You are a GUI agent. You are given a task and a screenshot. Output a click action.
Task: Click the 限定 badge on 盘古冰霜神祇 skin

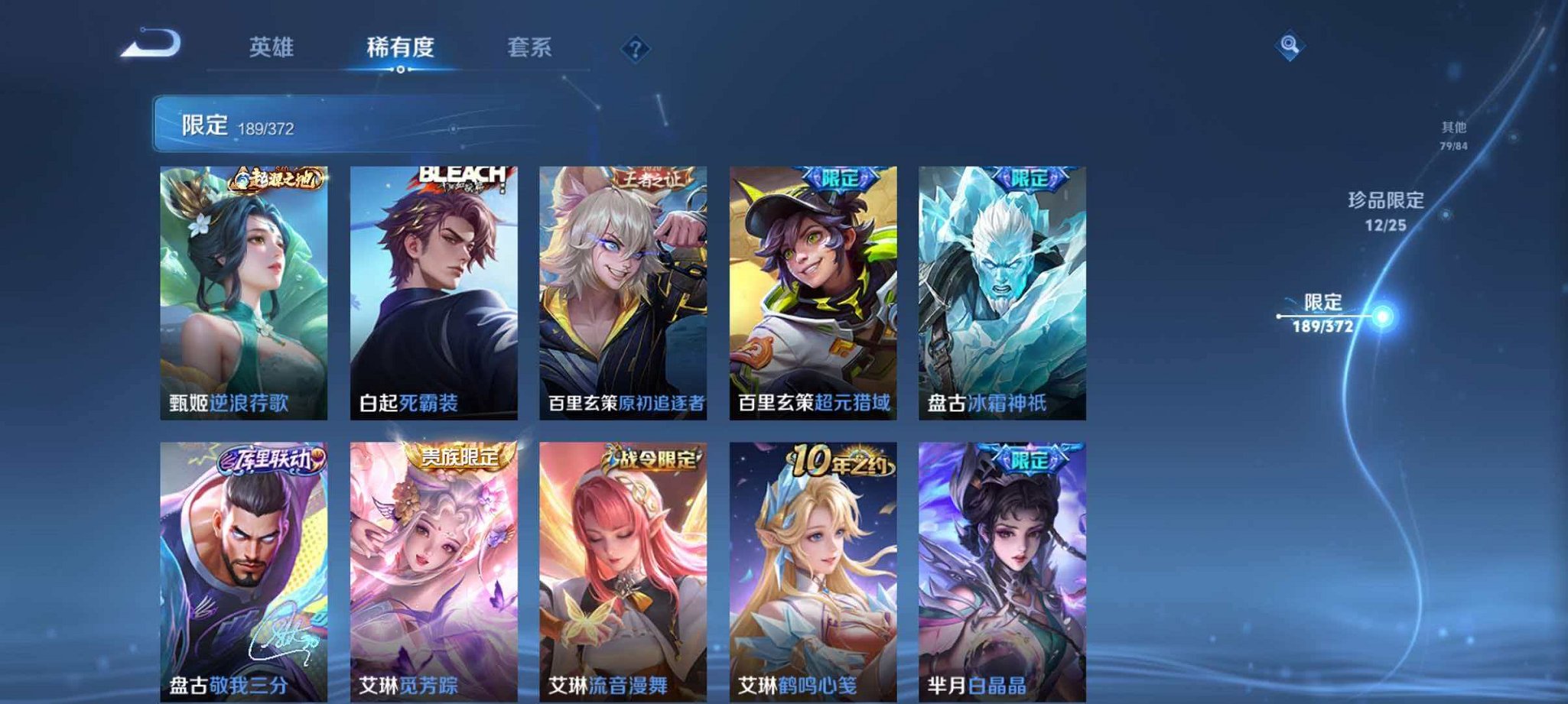(1030, 177)
